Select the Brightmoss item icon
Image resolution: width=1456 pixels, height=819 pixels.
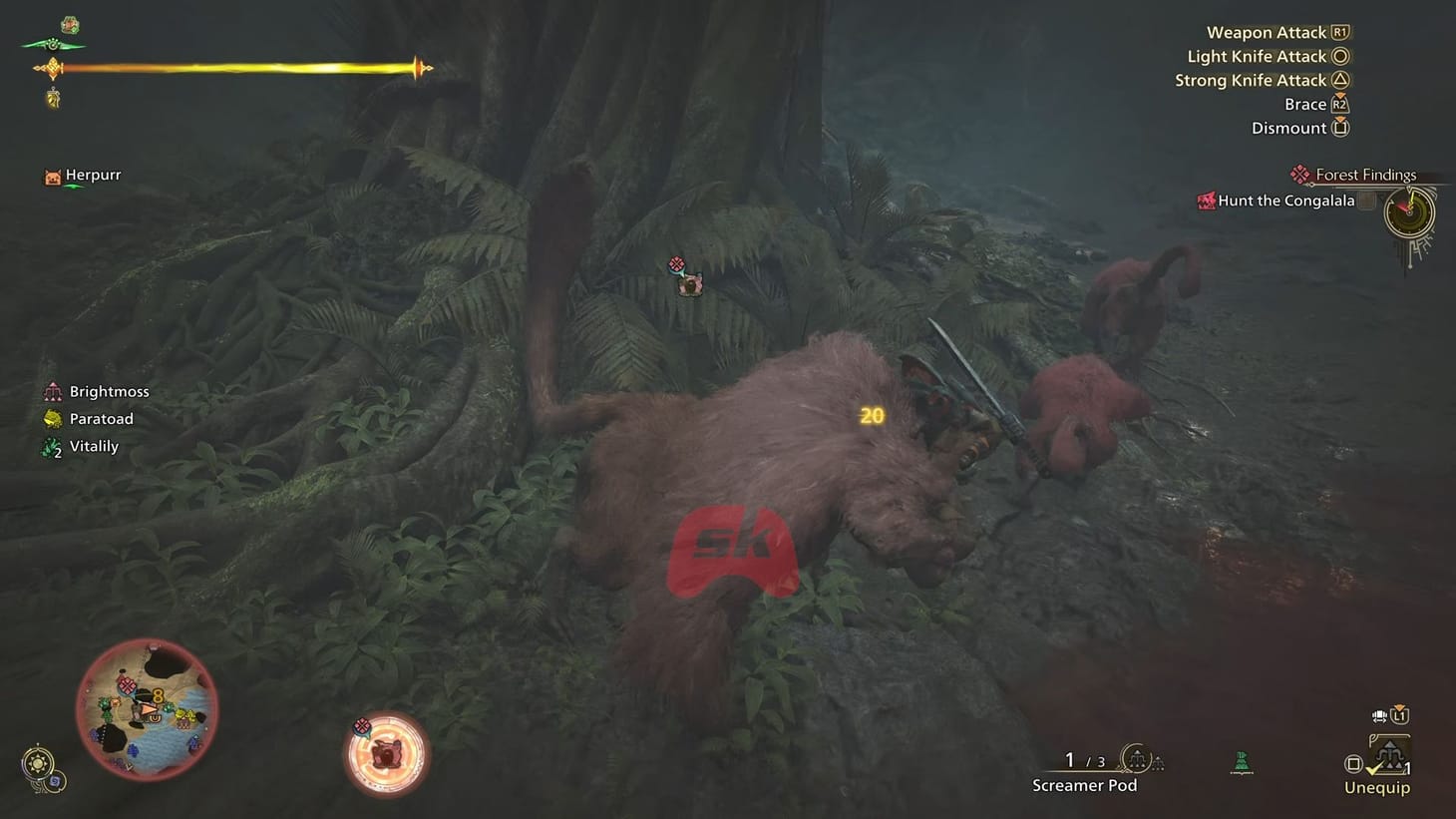pos(52,390)
